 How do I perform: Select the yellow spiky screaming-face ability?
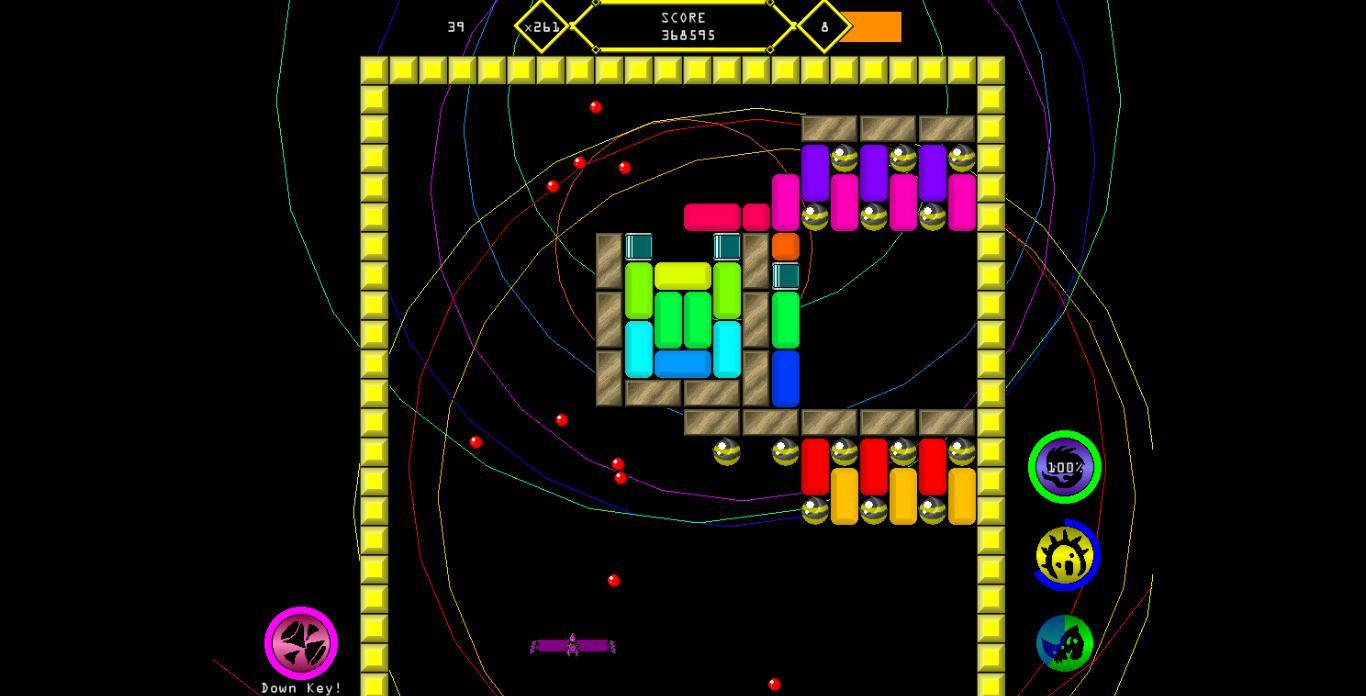pyautogui.click(x=1066, y=556)
